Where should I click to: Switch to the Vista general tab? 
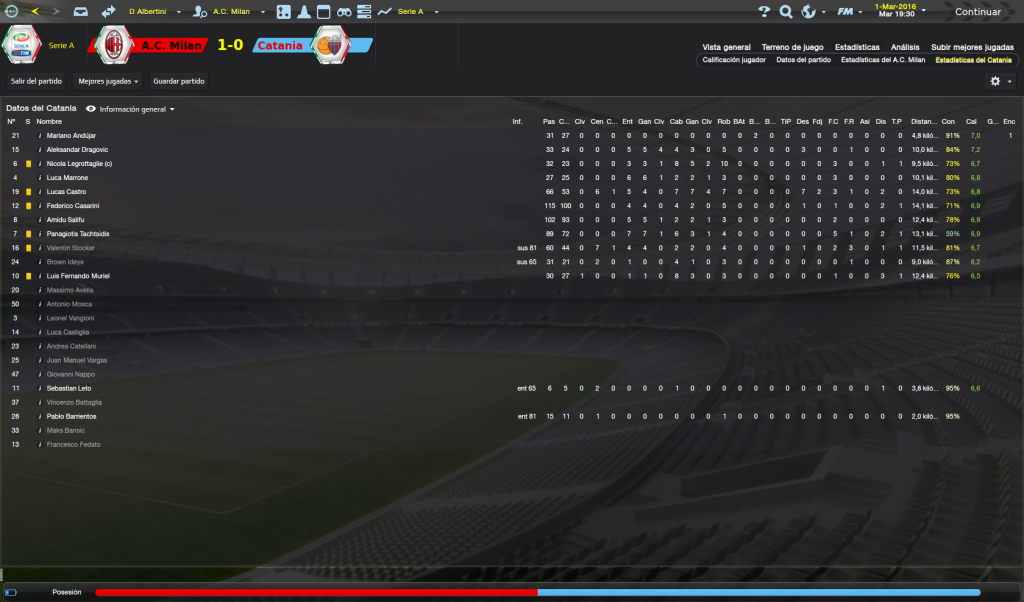pyautogui.click(x=726, y=47)
